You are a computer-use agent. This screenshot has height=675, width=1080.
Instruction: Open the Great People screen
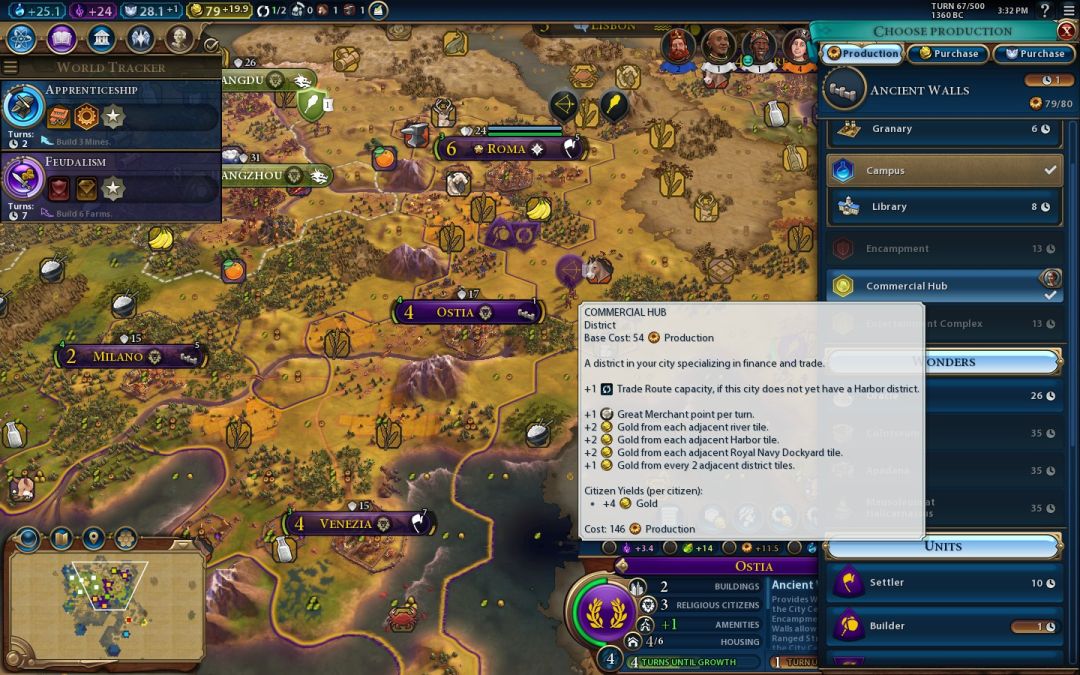[x=179, y=39]
